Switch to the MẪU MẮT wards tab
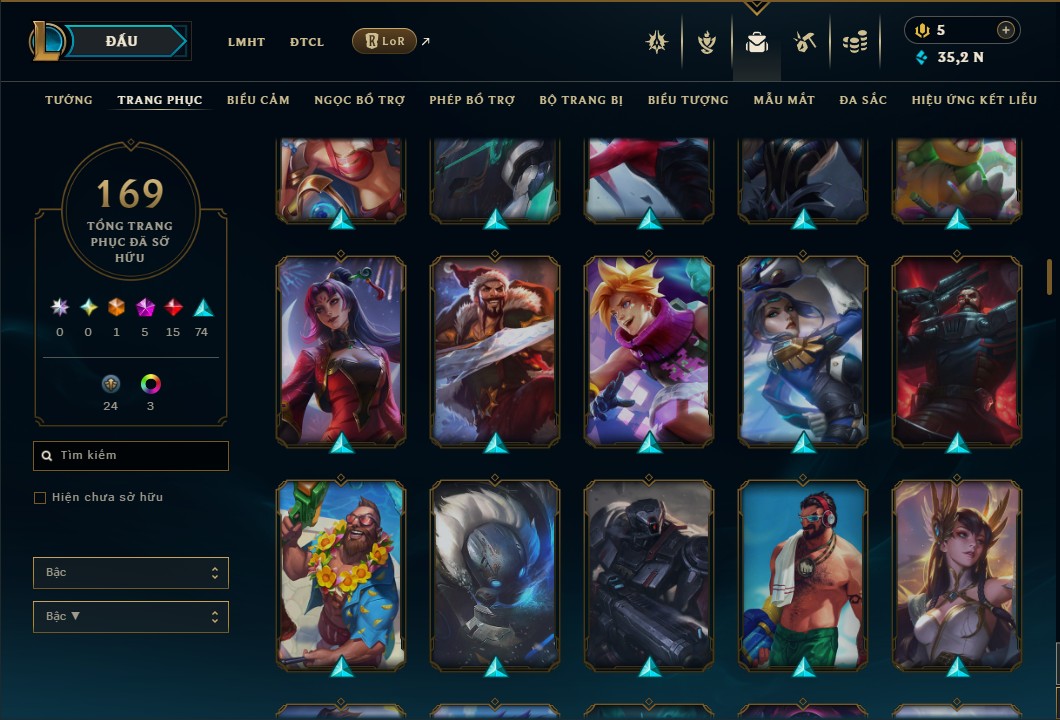 pyautogui.click(x=784, y=100)
